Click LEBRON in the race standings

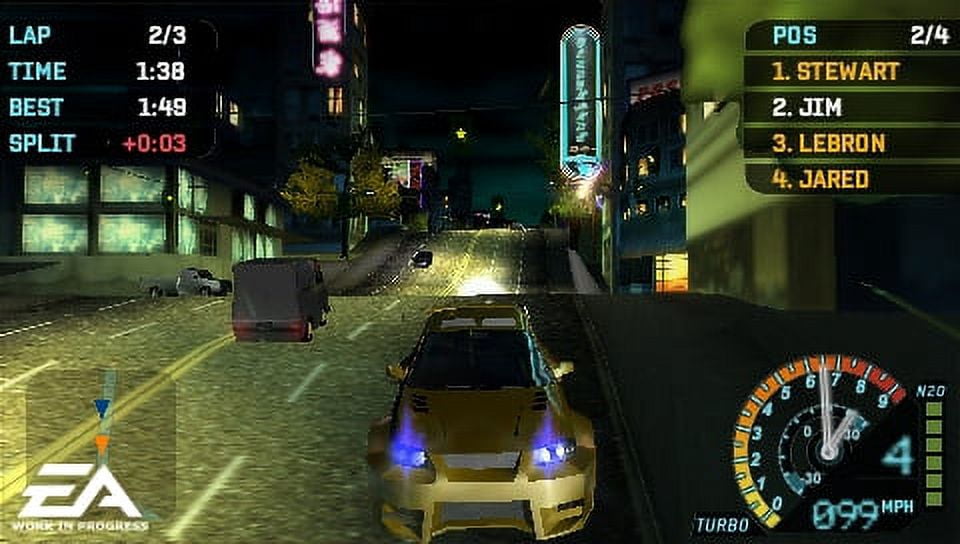click(828, 143)
